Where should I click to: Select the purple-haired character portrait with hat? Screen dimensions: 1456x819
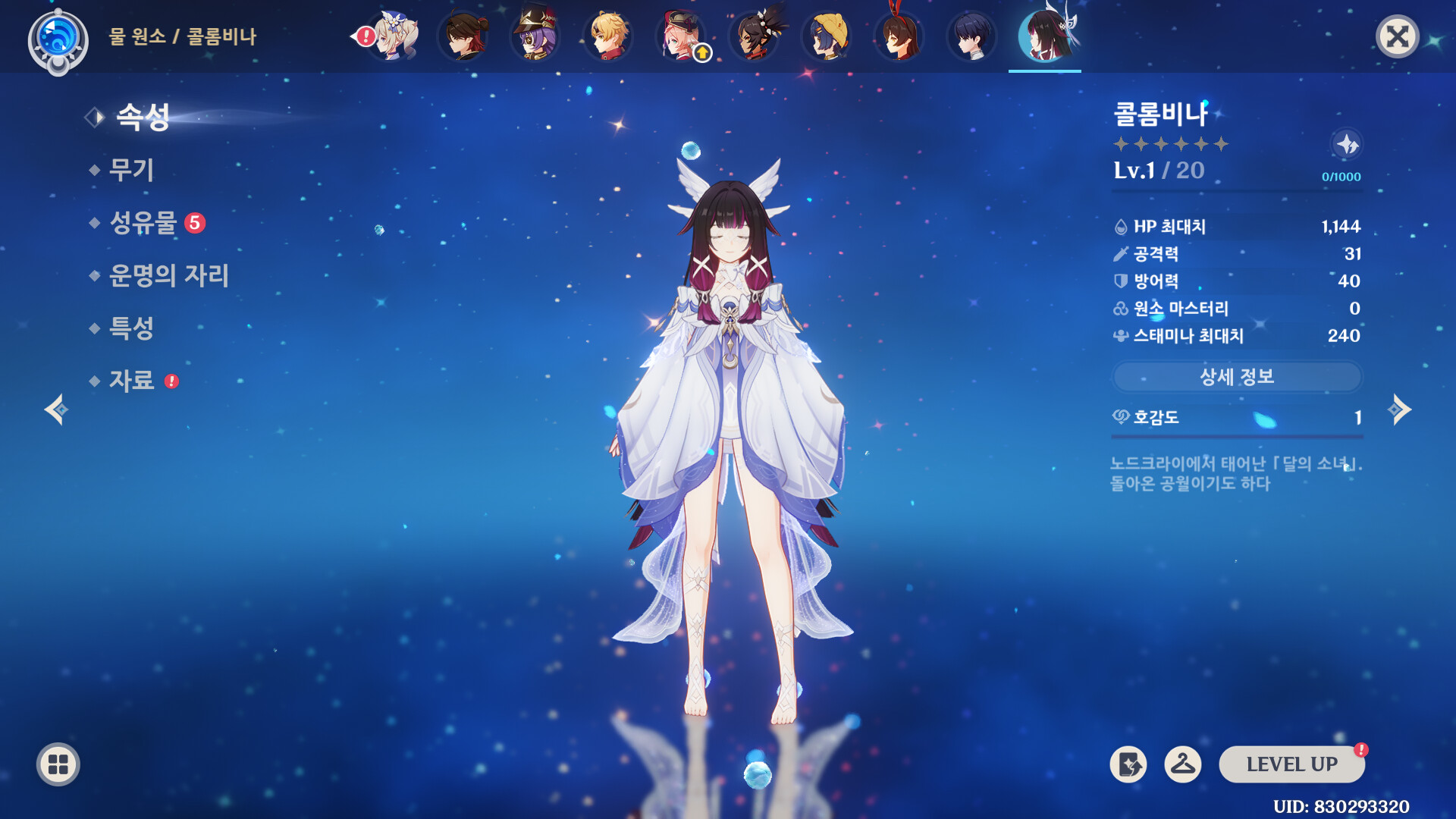[x=535, y=36]
